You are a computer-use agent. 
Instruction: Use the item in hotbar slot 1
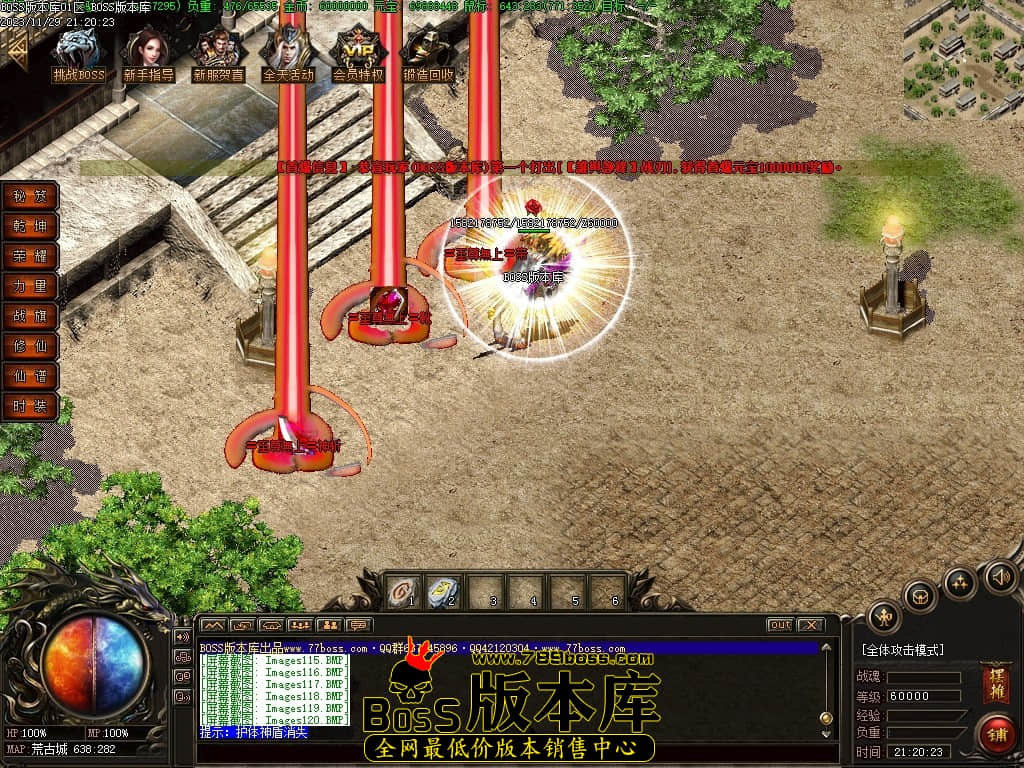(x=404, y=592)
